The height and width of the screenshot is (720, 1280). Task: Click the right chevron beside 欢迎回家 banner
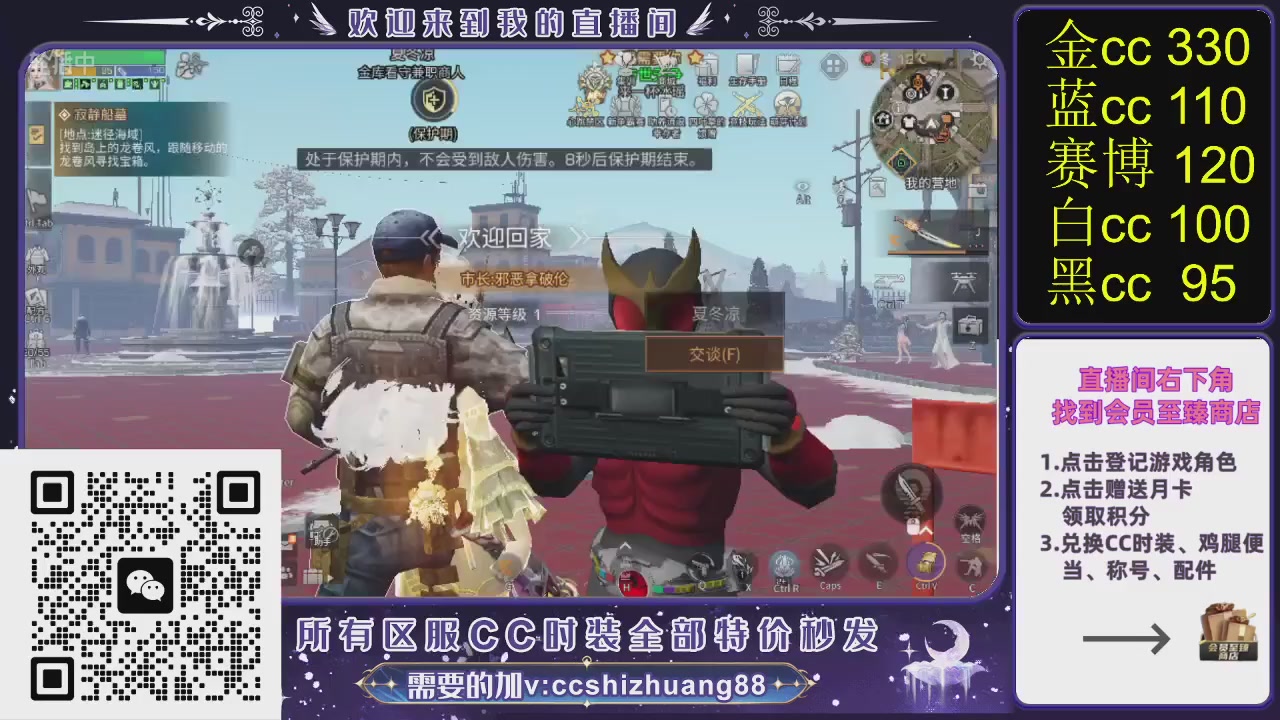[x=578, y=239]
